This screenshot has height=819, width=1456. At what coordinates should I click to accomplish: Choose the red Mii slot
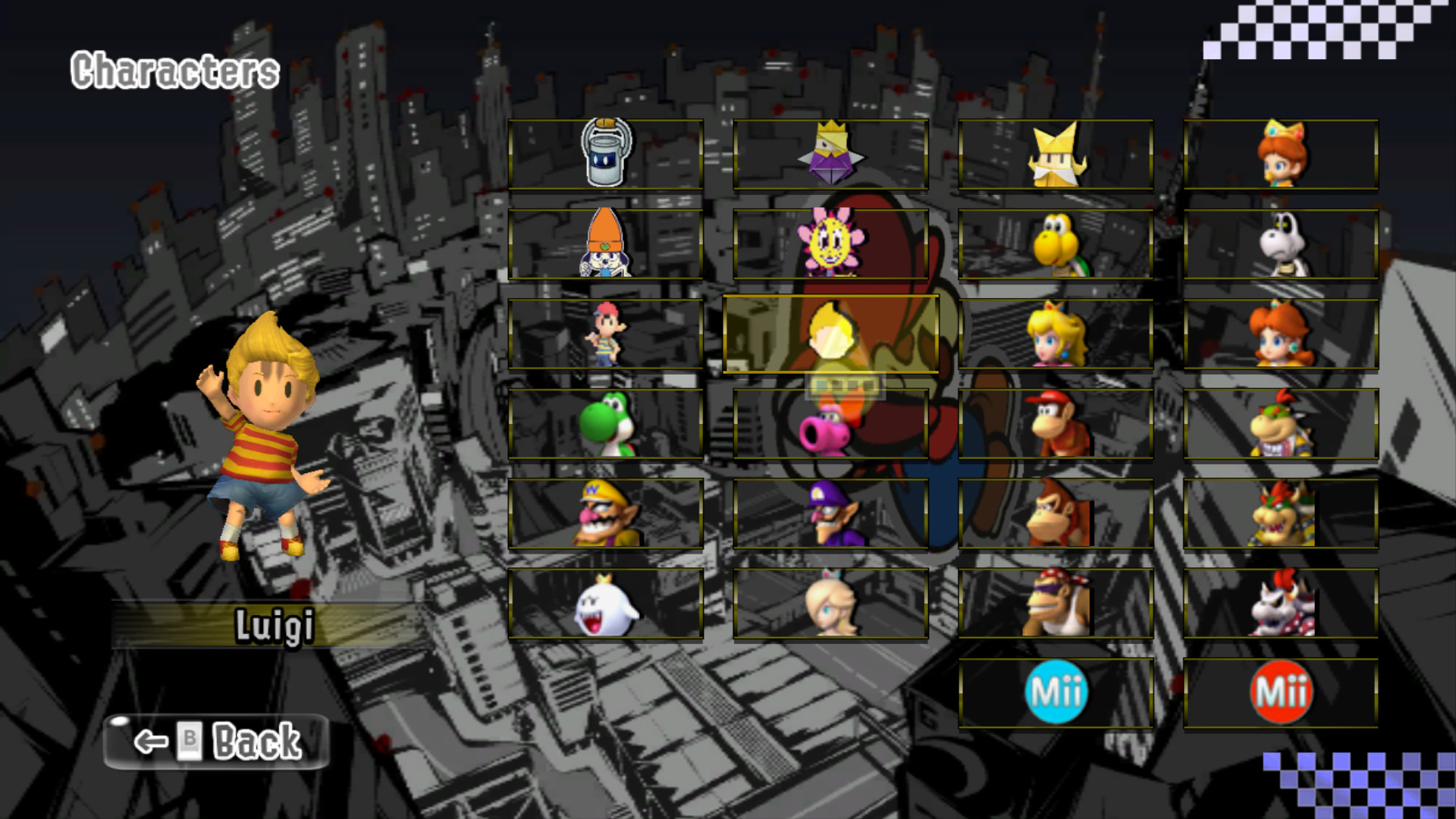click(1281, 692)
